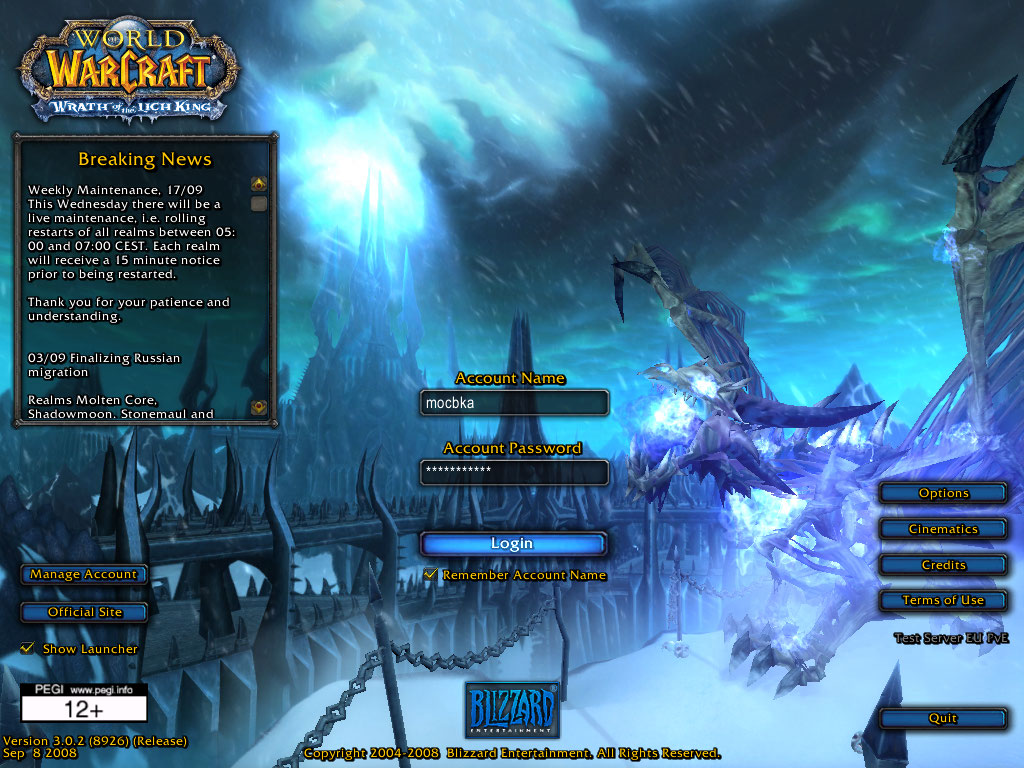Screen dimensions: 1024x768
Task: Click the Breaking News scroll-up arrow
Action: 259,184
